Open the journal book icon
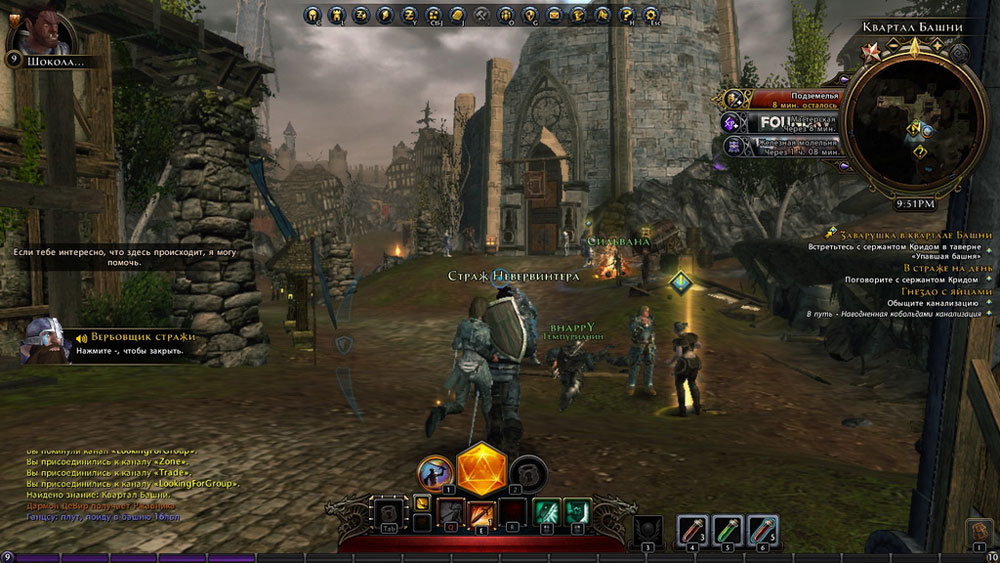 (x=458, y=15)
